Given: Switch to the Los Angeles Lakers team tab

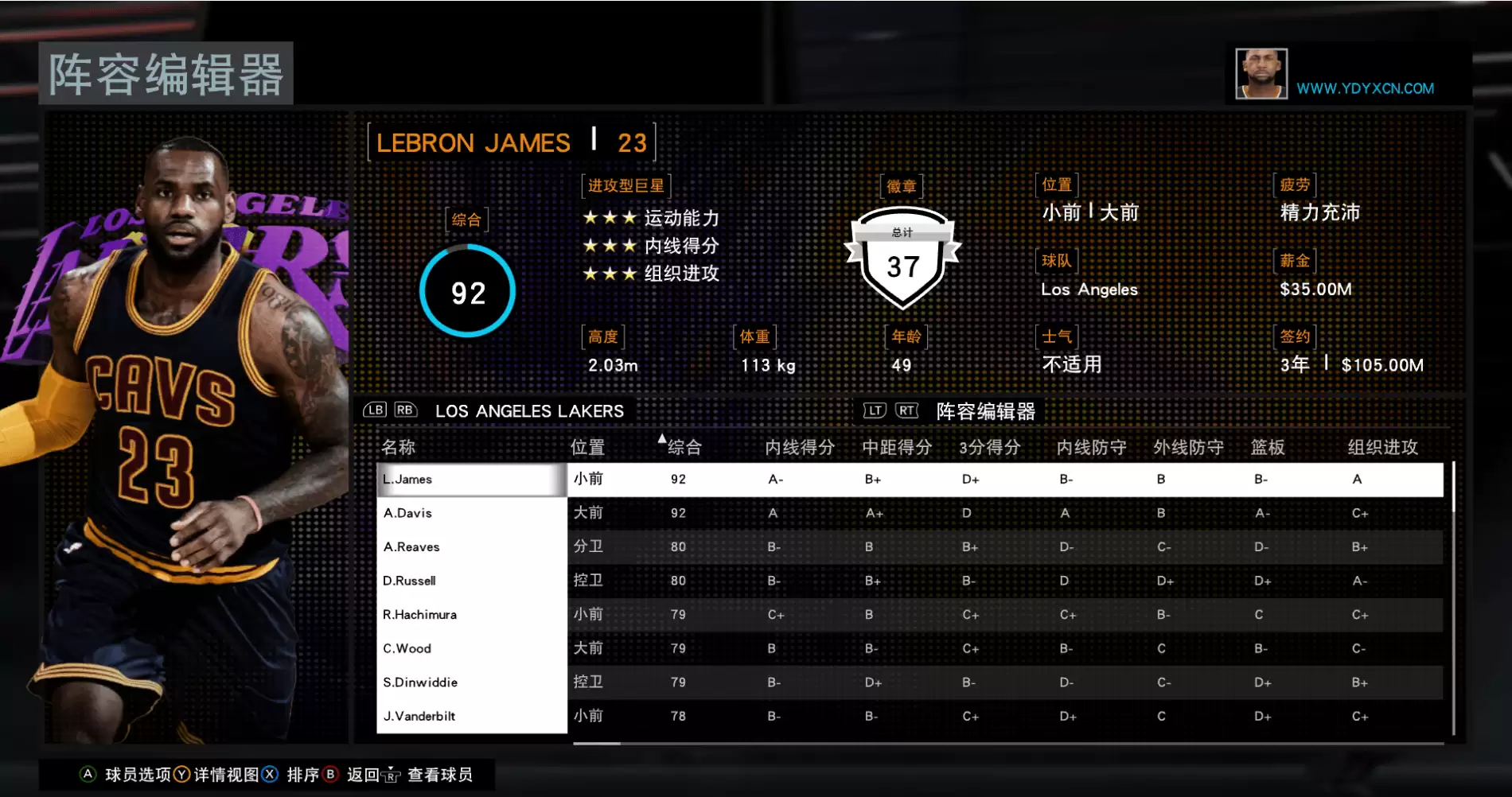Looking at the screenshot, I should pyautogui.click(x=529, y=411).
